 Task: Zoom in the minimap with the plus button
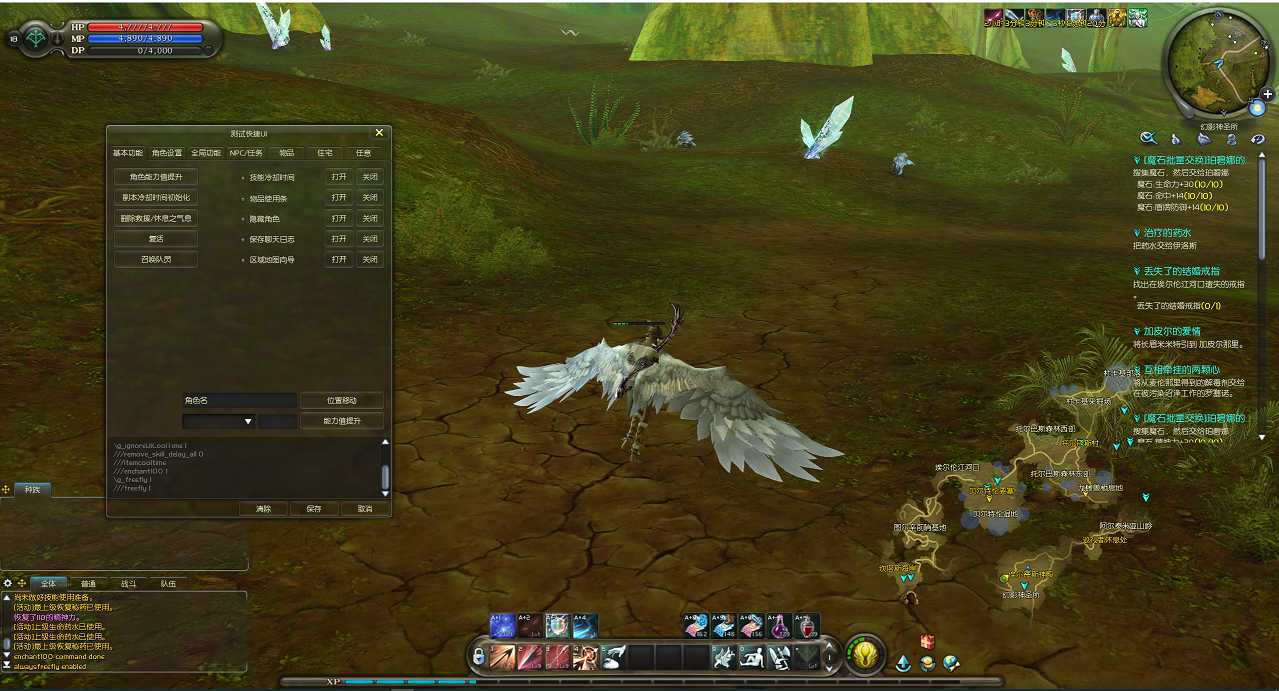(1267, 94)
